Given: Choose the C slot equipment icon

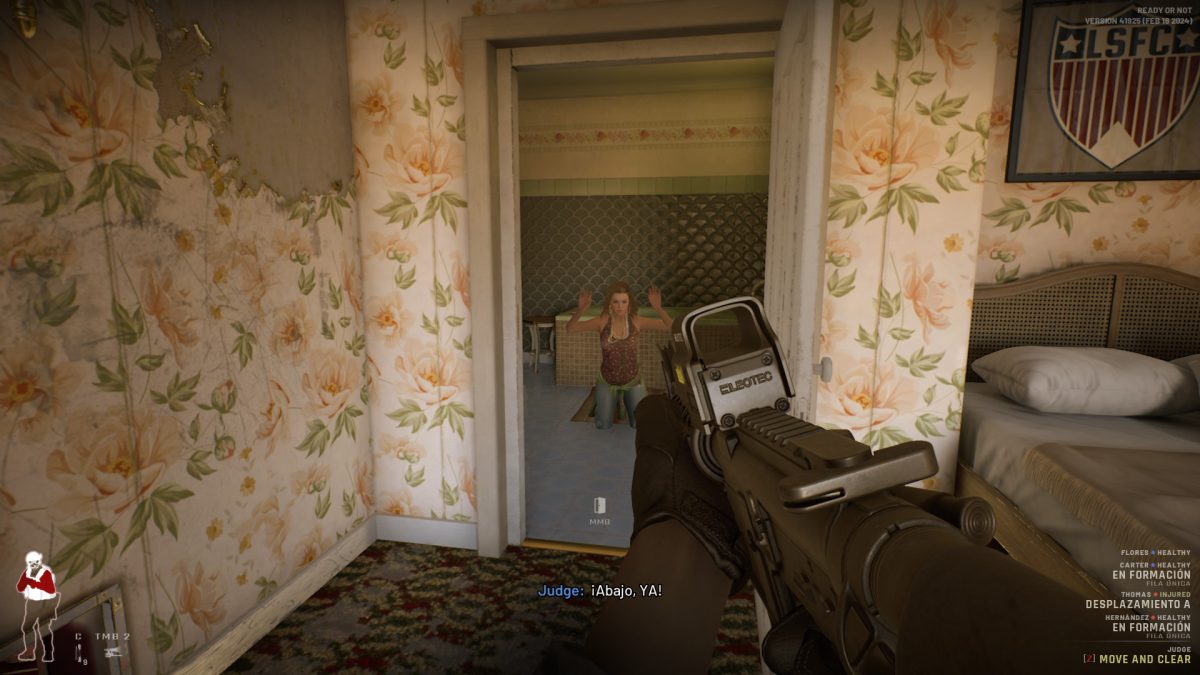Looking at the screenshot, I should tap(79, 651).
